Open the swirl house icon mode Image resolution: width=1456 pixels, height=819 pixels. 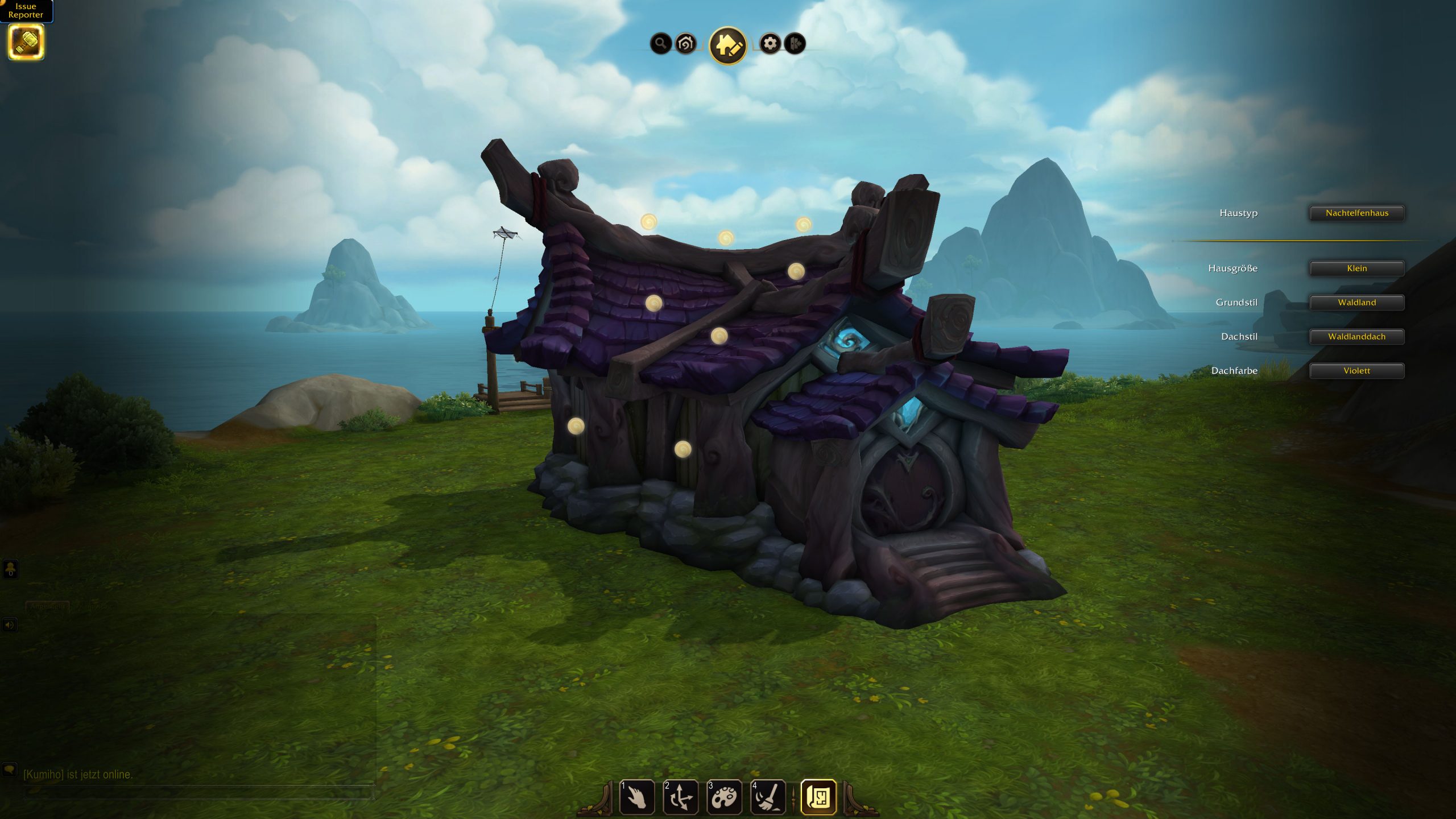pyautogui.click(x=686, y=43)
